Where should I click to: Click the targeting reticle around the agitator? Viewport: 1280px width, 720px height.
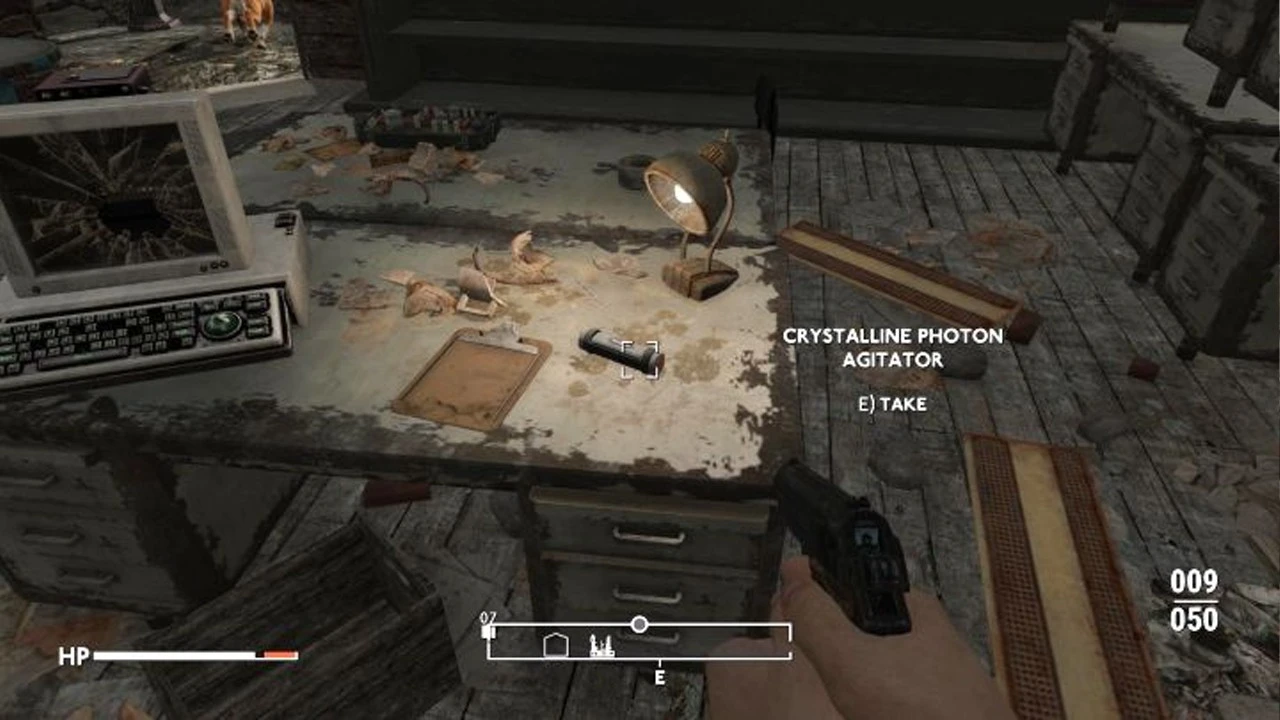tap(640, 360)
